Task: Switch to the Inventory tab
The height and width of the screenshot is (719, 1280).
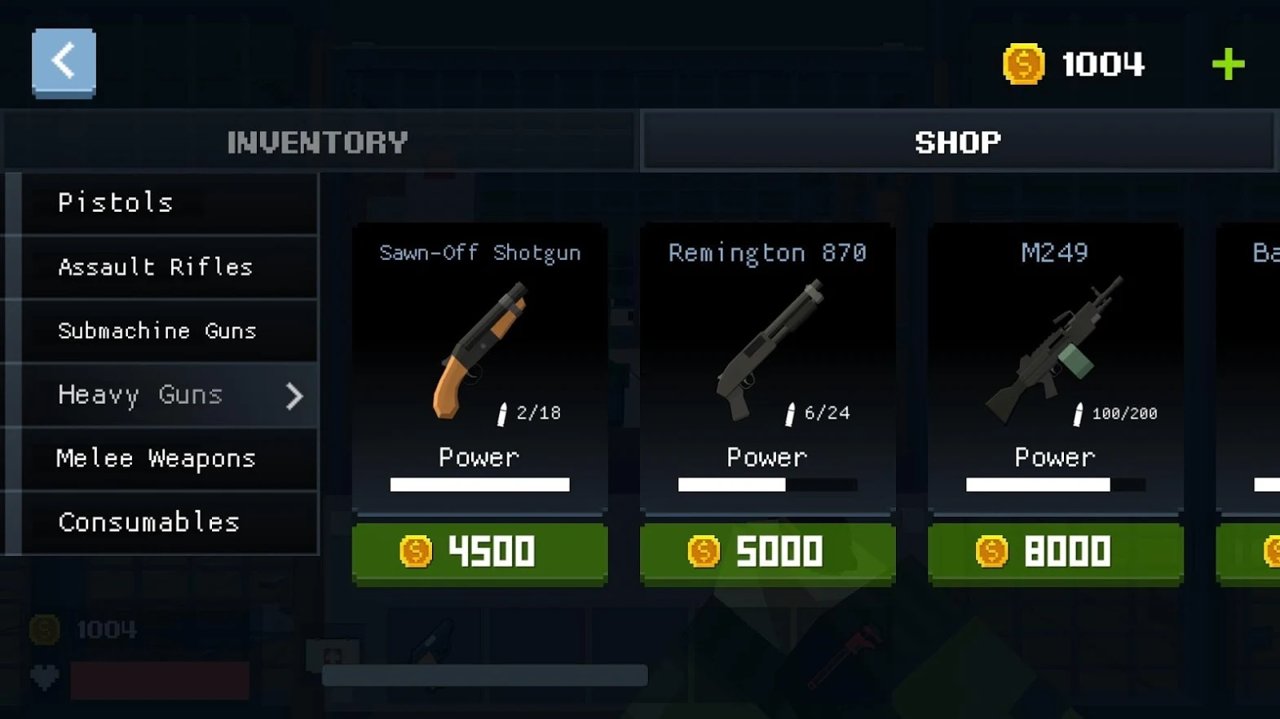Action: click(x=318, y=142)
